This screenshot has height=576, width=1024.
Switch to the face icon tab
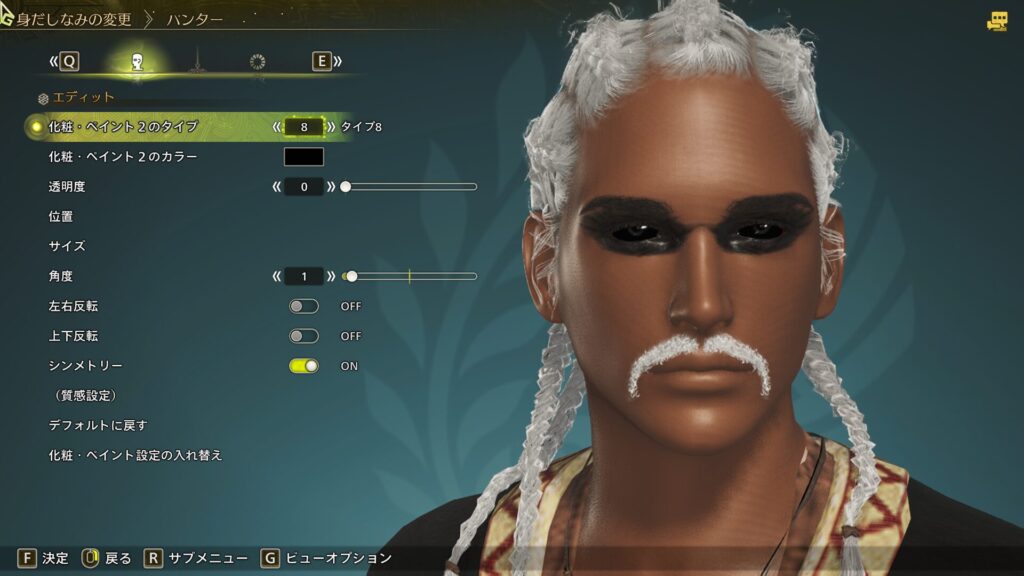(x=137, y=62)
